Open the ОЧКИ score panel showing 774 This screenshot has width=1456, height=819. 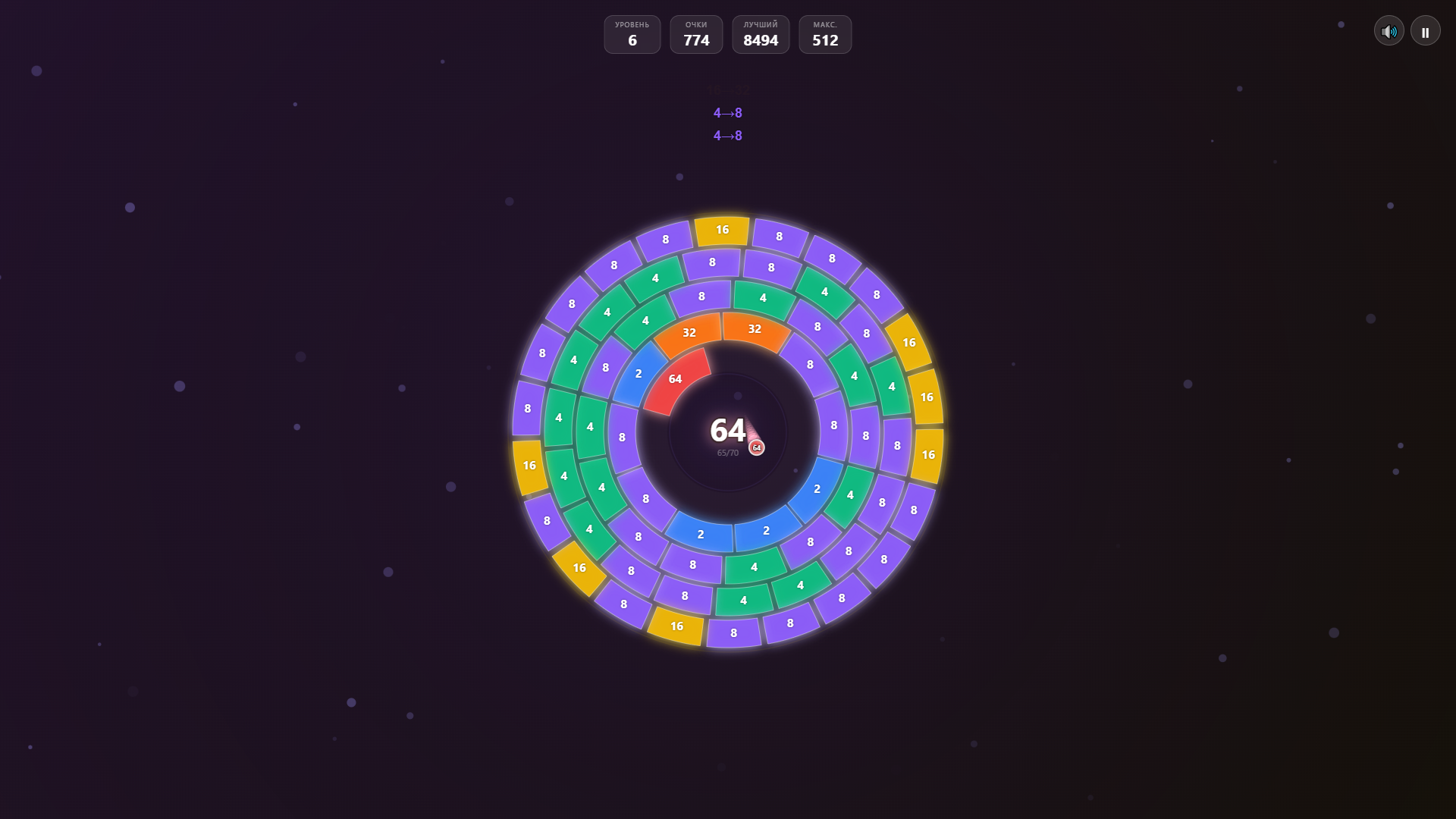coord(696,34)
